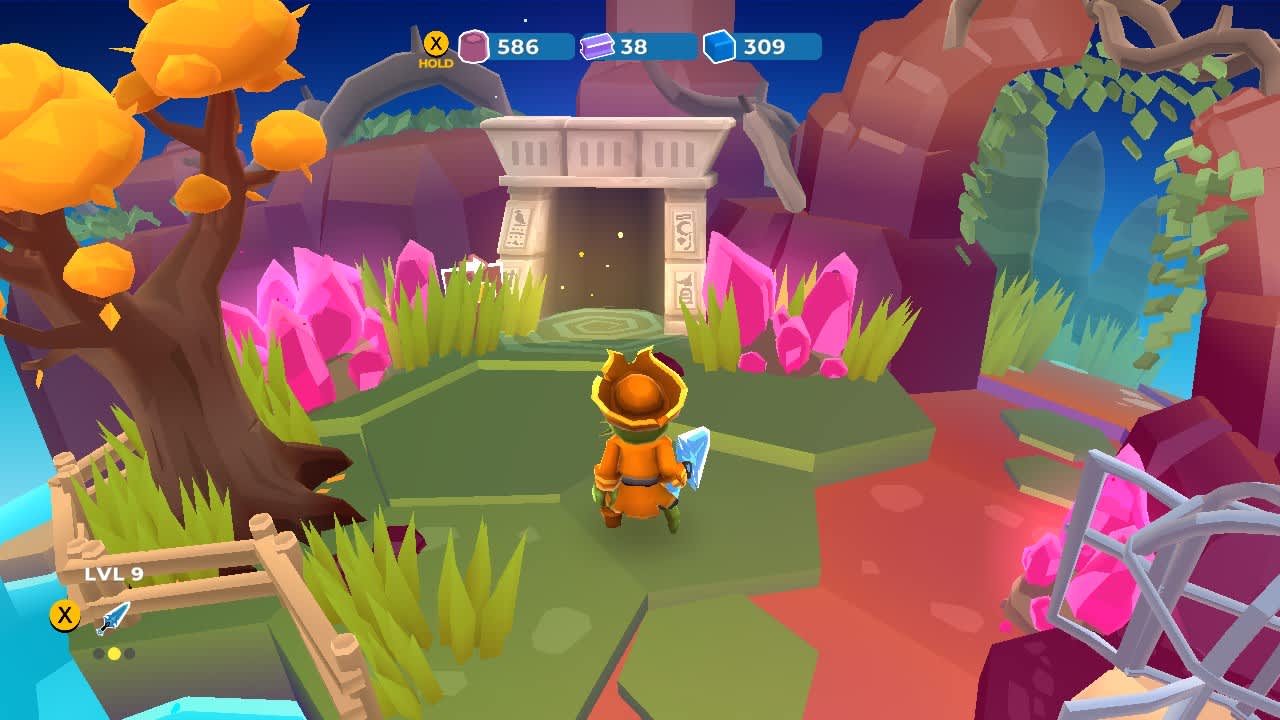Select the left gray page dot
This screenshot has width=1280, height=720.
pos(100,653)
